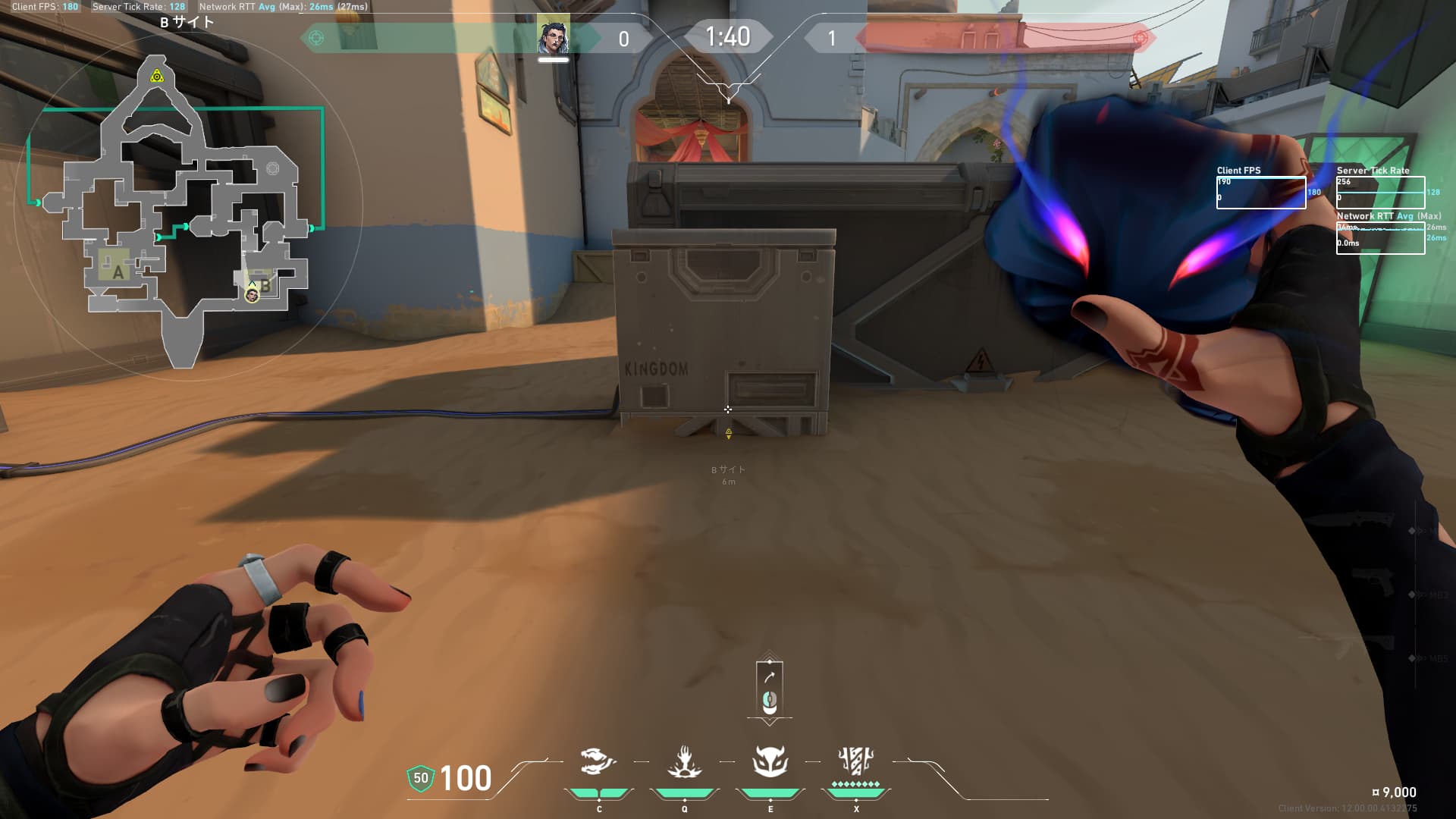Viewport: 1456px width, 819px height.
Task: Activate the Seize ability icon
Action: (x=684, y=762)
